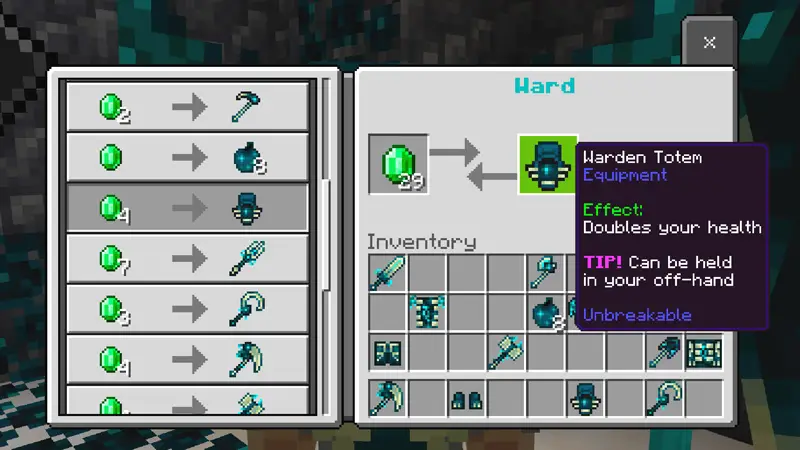Take the Warden Totem from the trade output
Viewport: 800px width, 450px height.
point(547,164)
